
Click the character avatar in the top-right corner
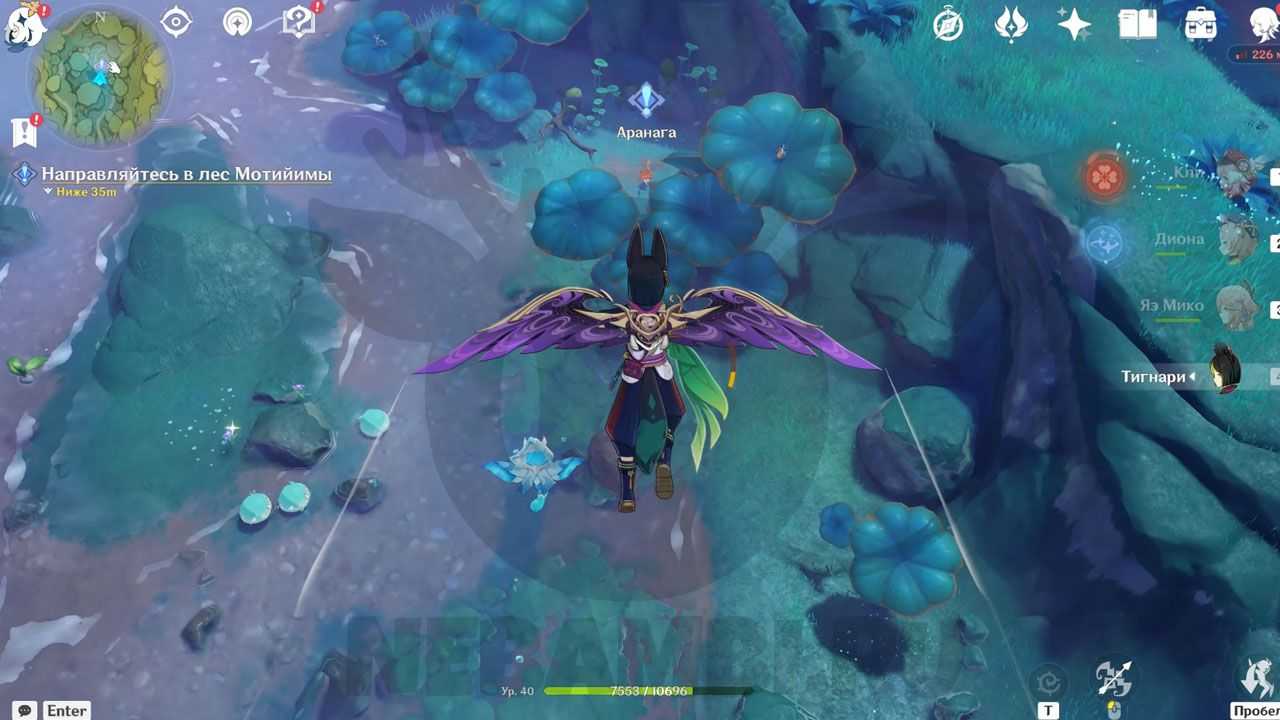[x=1263, y=24]
